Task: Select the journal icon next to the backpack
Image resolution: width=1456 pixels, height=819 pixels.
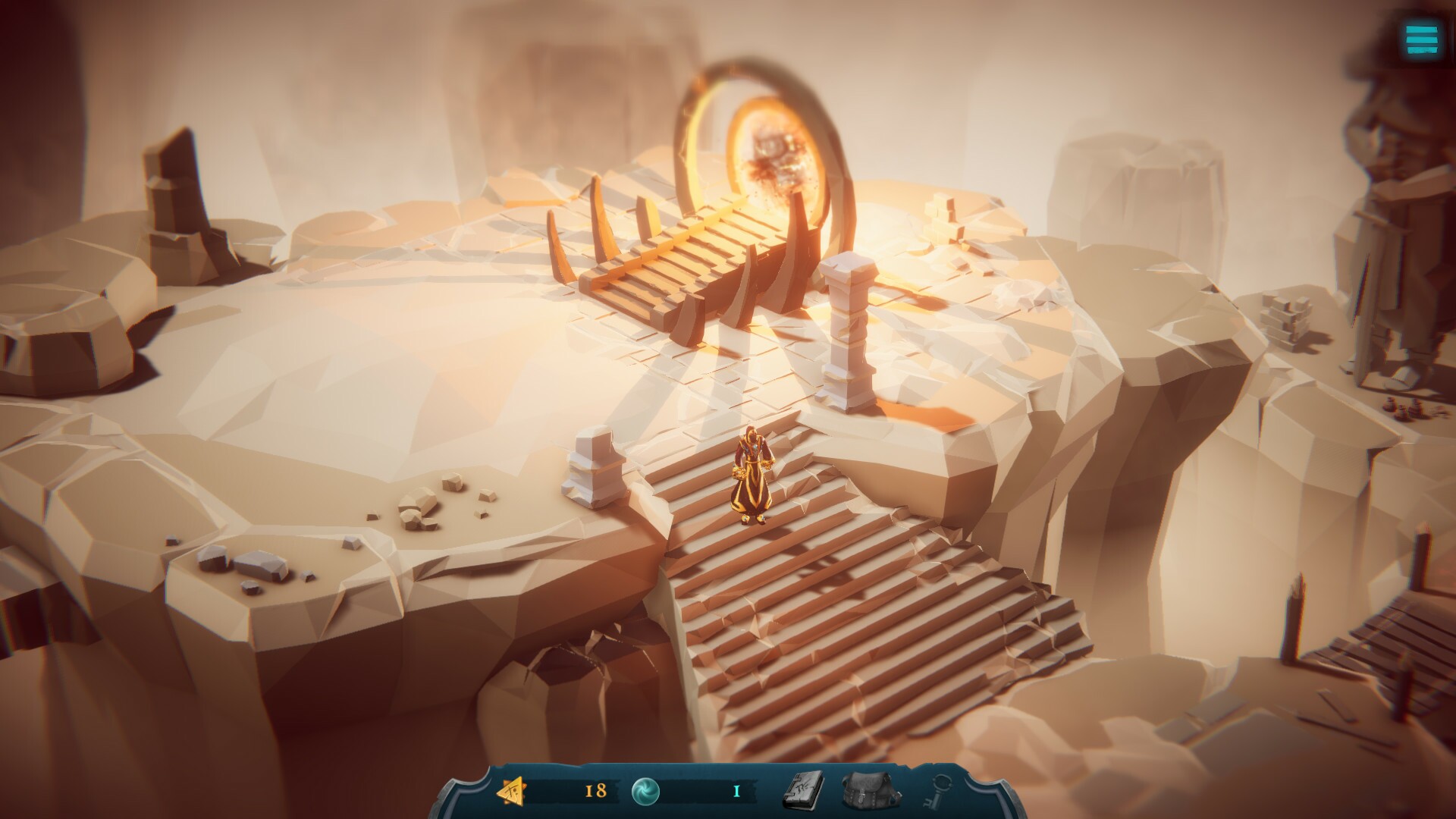Action: click(x=804, y=792)
